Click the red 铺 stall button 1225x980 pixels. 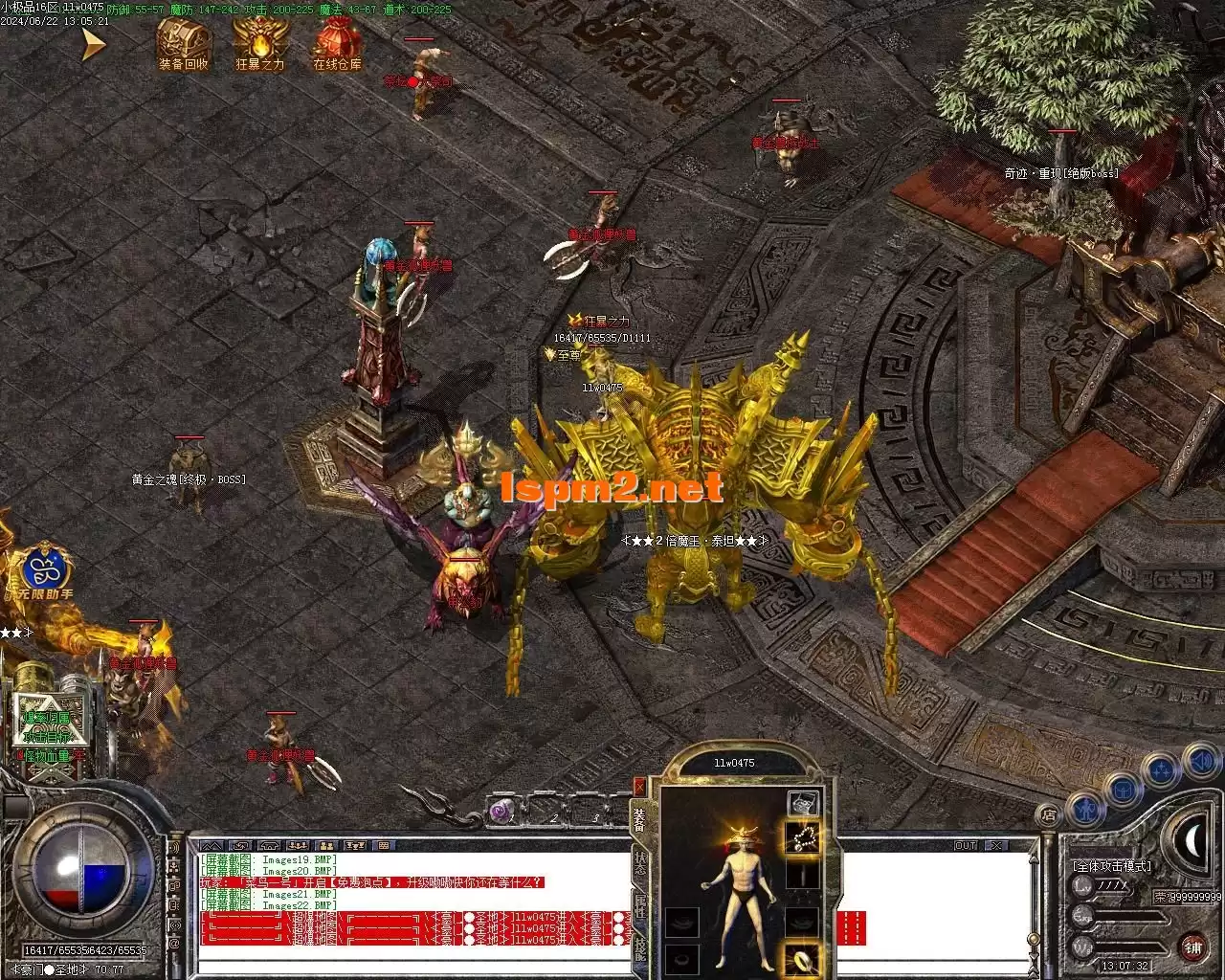[x=1192, y=947]
